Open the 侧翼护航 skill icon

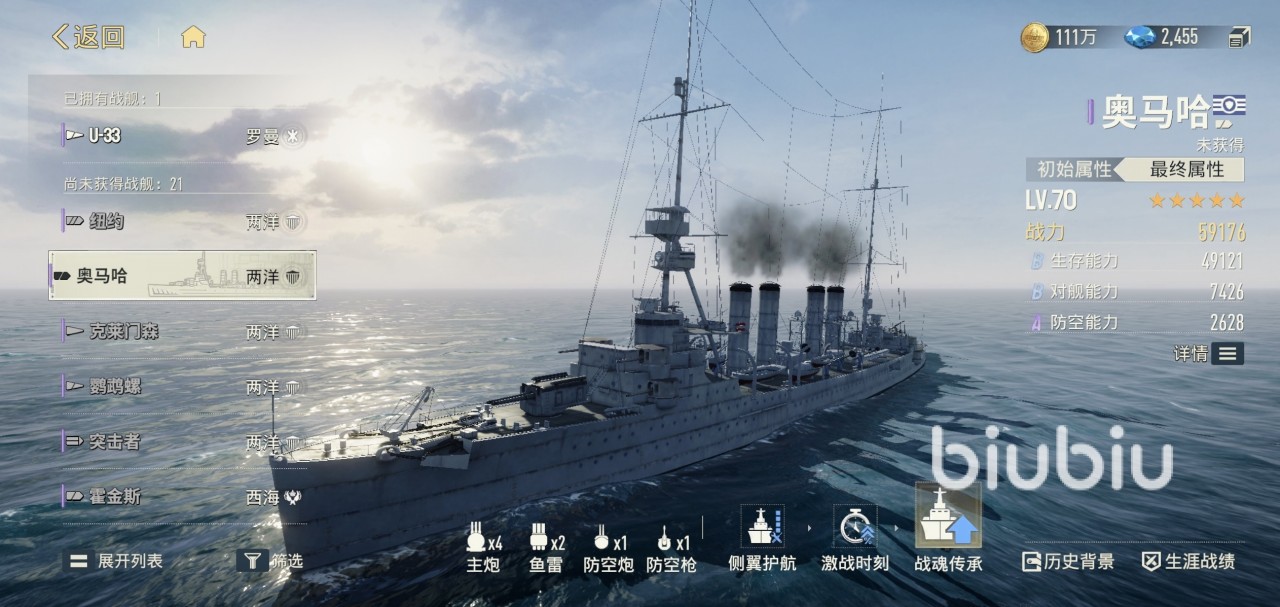[x=762, y=537]
